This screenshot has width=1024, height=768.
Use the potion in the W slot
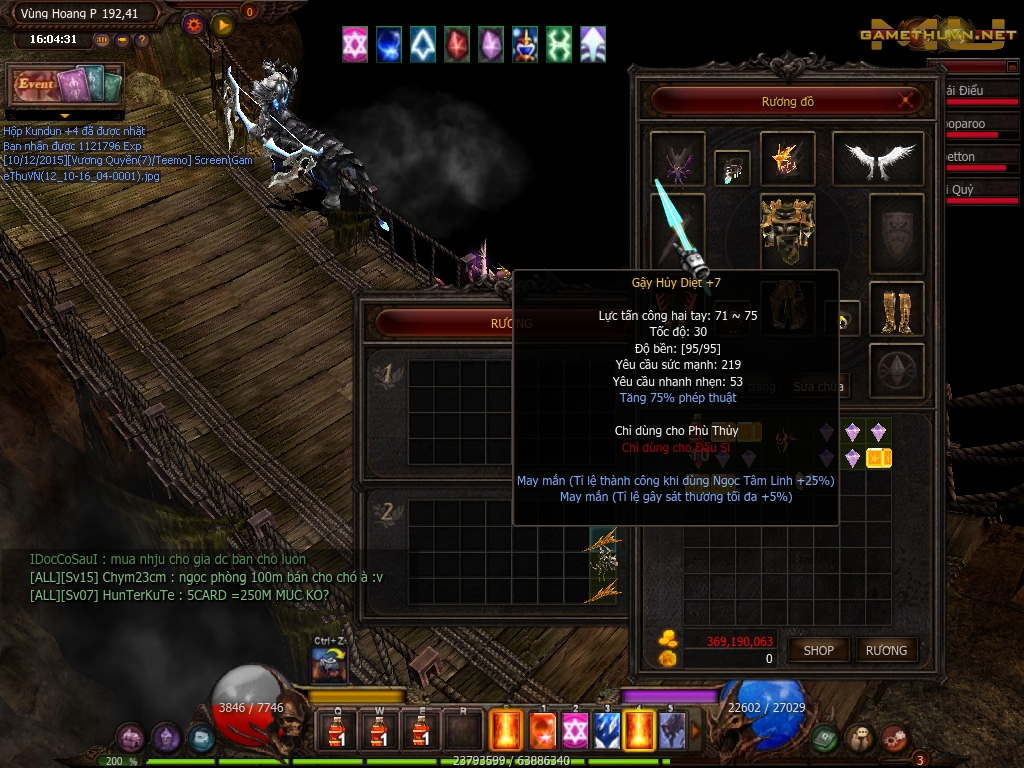(x=379, y=730)
